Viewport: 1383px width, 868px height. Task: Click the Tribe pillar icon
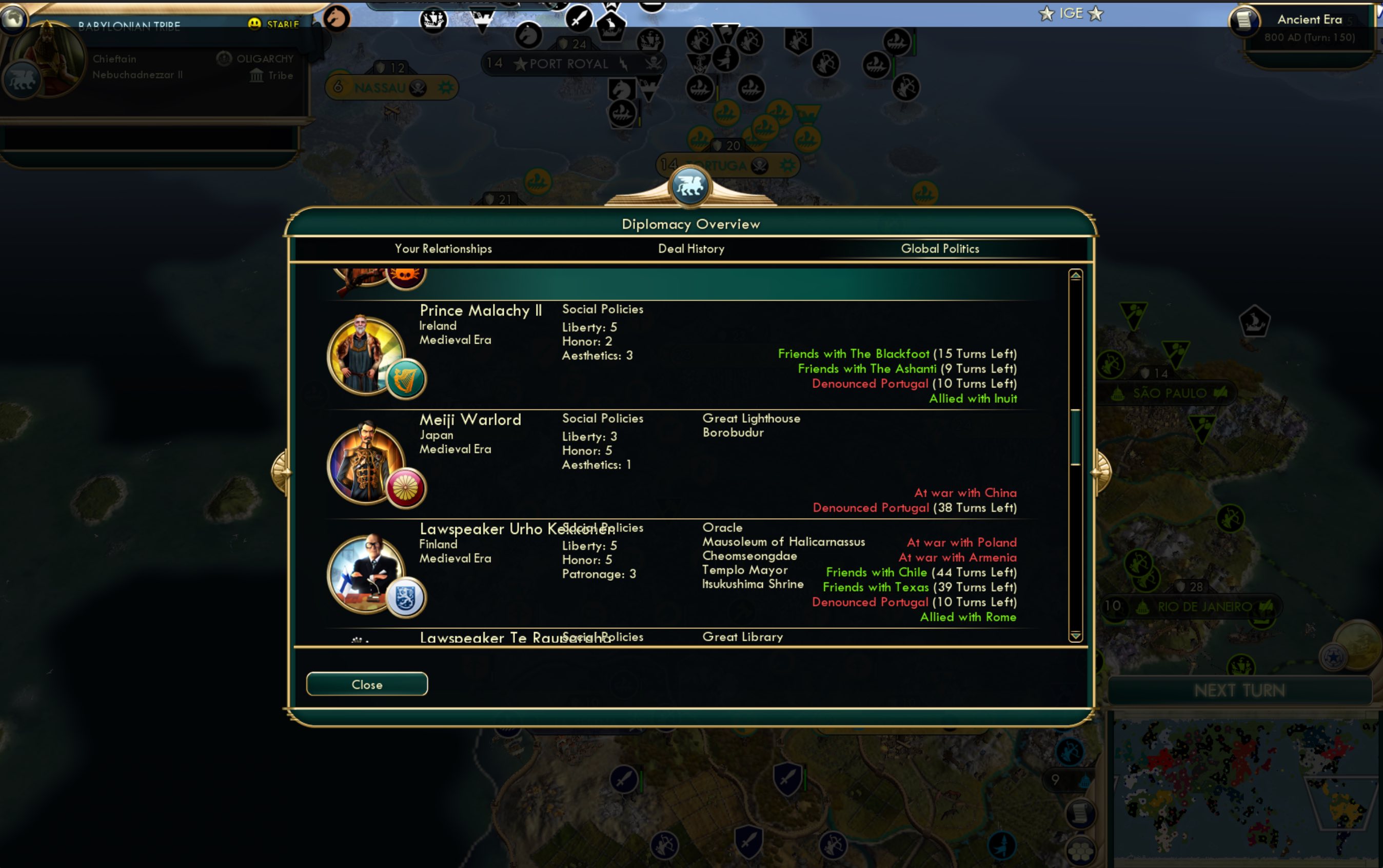(257, 75)
